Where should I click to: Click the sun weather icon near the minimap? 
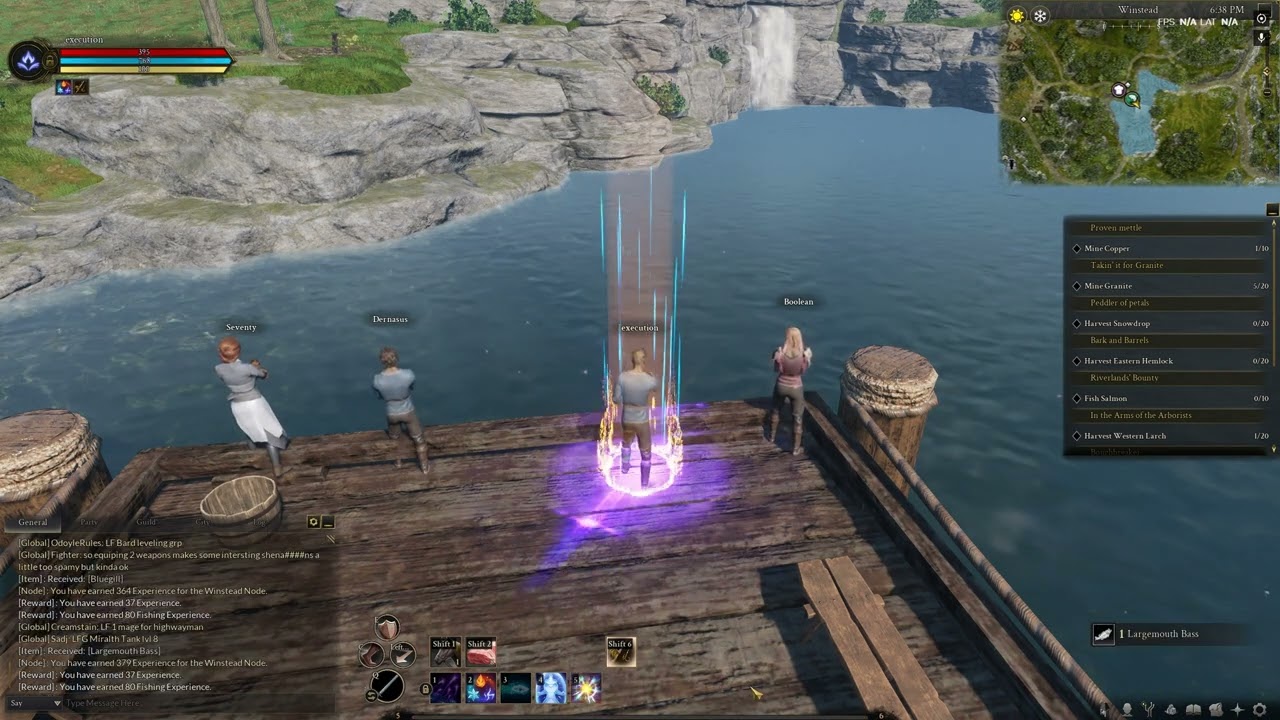coord(1016,15)
